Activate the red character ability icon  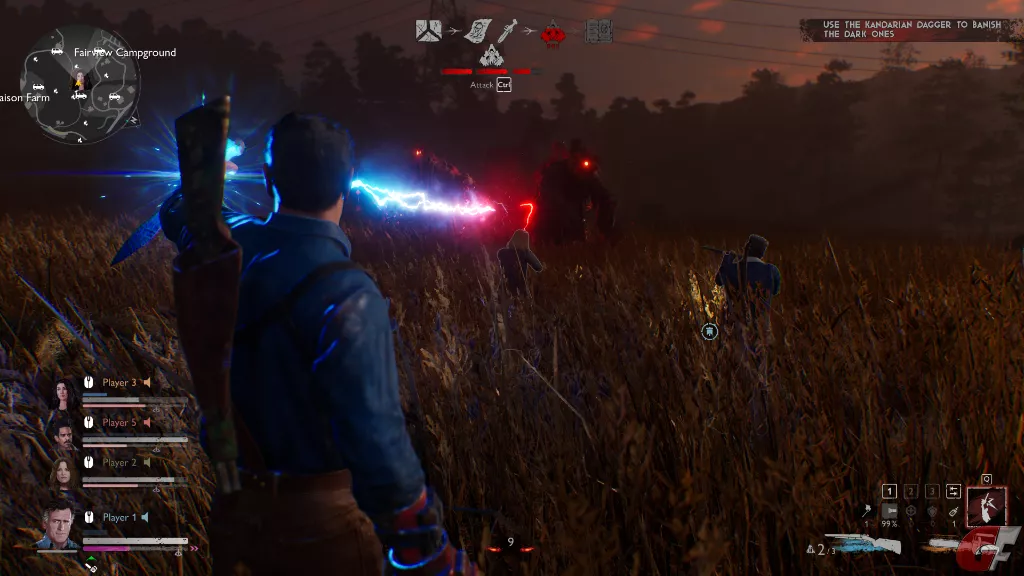986,507
